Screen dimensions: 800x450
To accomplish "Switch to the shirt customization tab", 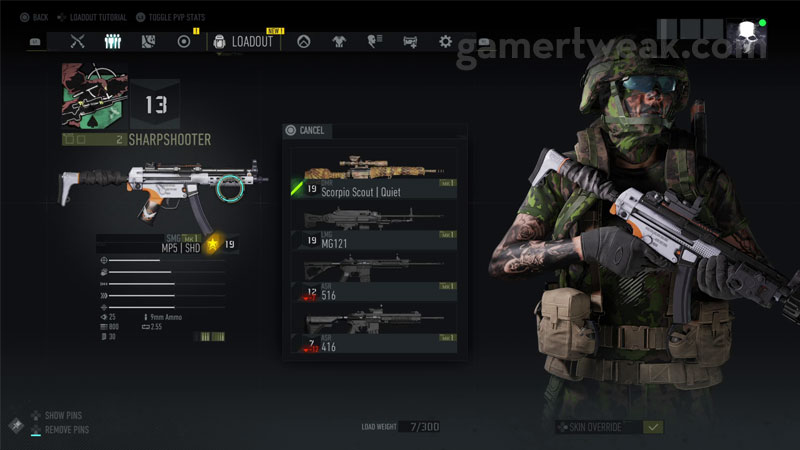I will (x=341, y=41).
